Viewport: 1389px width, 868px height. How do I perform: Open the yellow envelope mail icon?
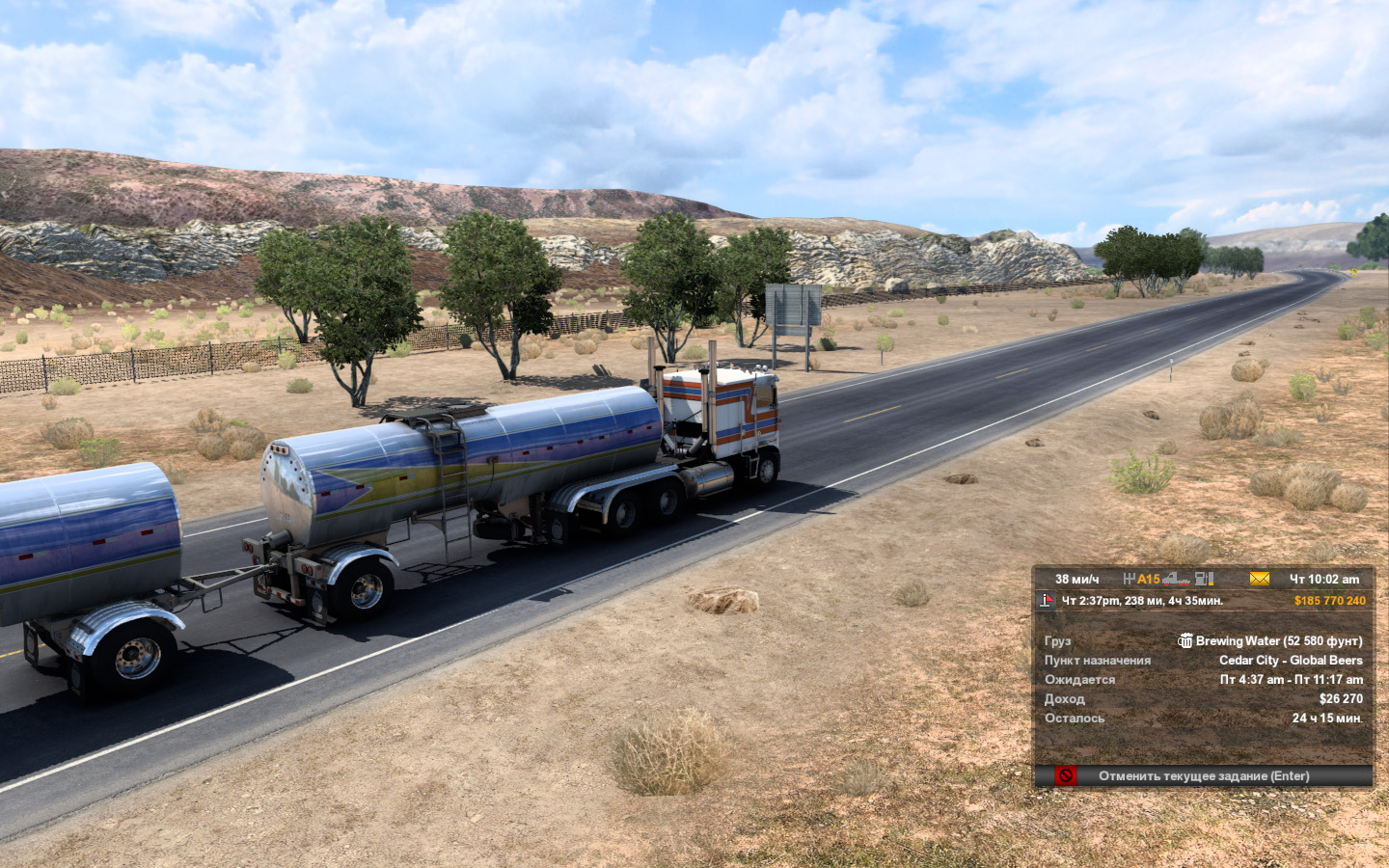tap(1259, 579)
